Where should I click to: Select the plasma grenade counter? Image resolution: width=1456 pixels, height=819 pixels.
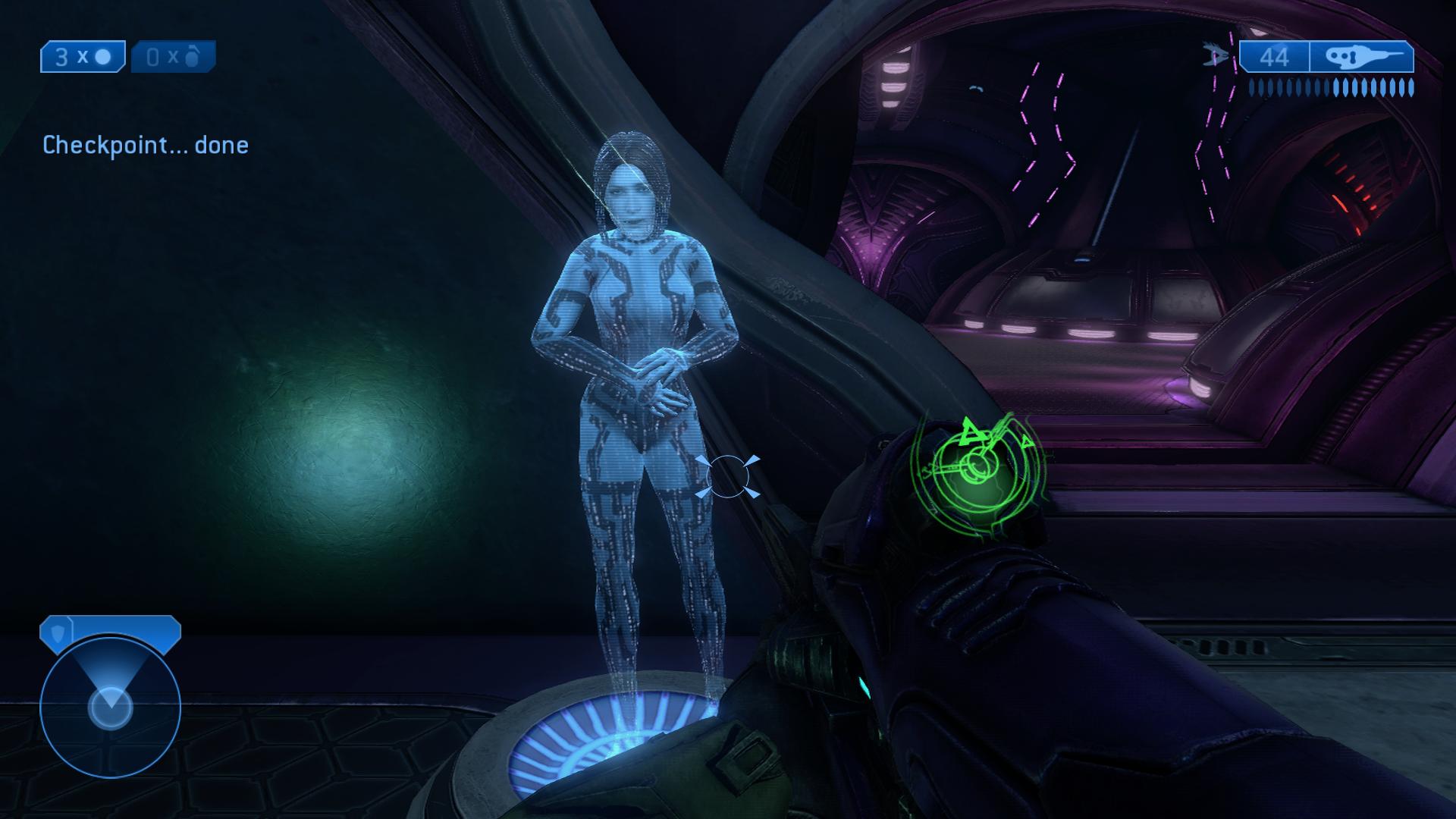83,57
